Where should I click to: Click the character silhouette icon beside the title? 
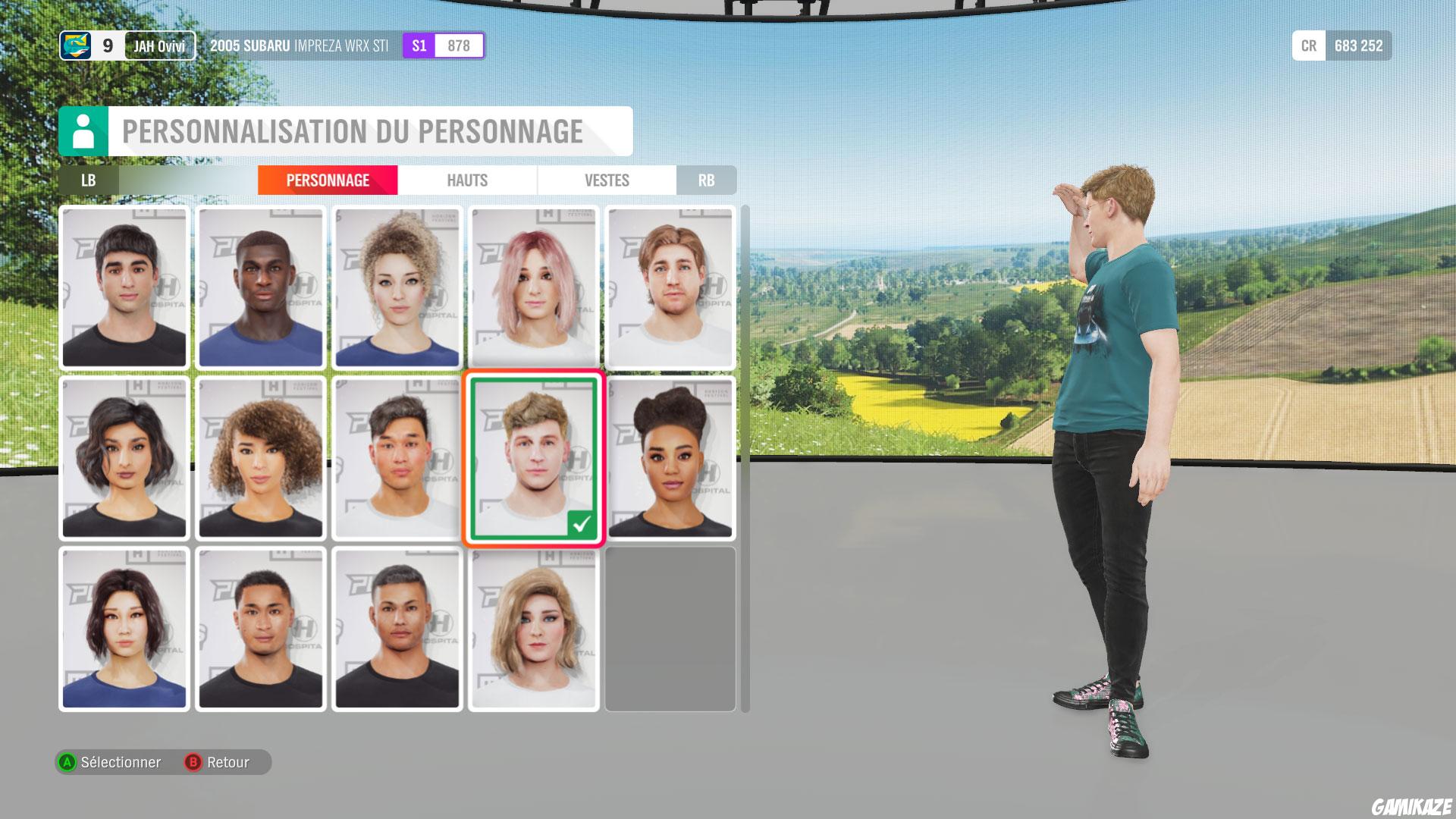(83, 130)
